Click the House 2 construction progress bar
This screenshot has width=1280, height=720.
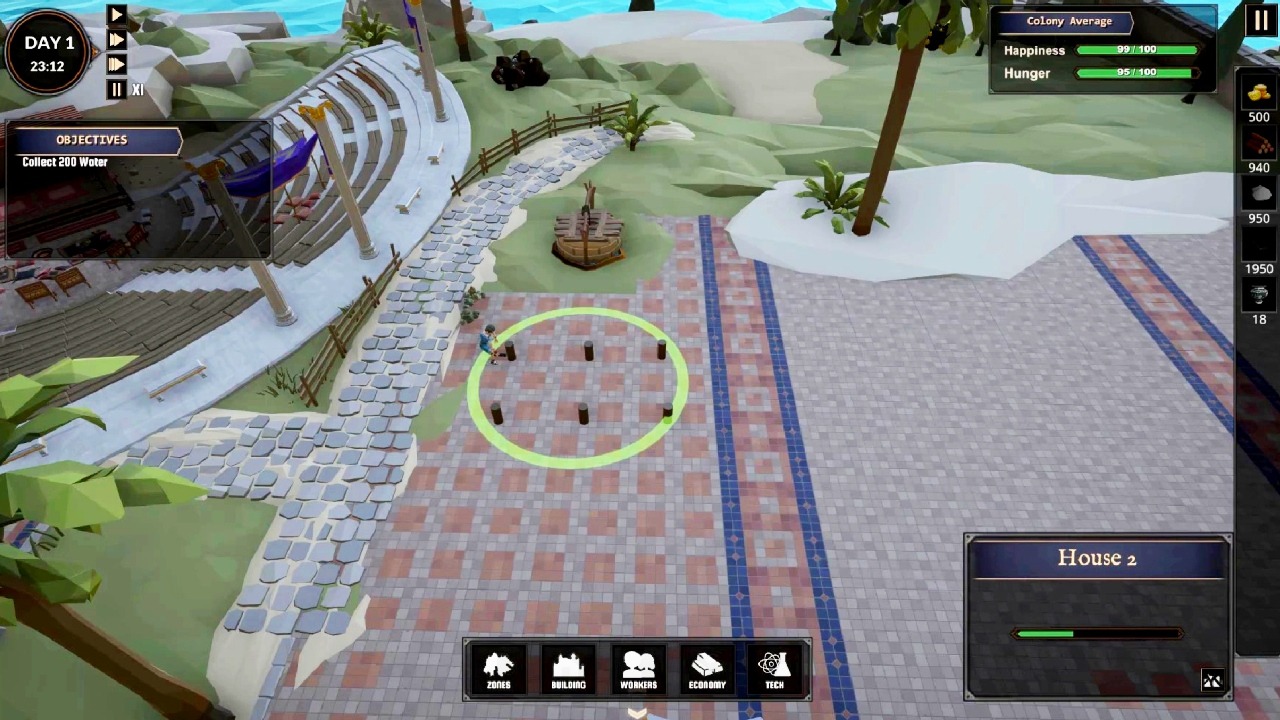[x=1098, y=633]
